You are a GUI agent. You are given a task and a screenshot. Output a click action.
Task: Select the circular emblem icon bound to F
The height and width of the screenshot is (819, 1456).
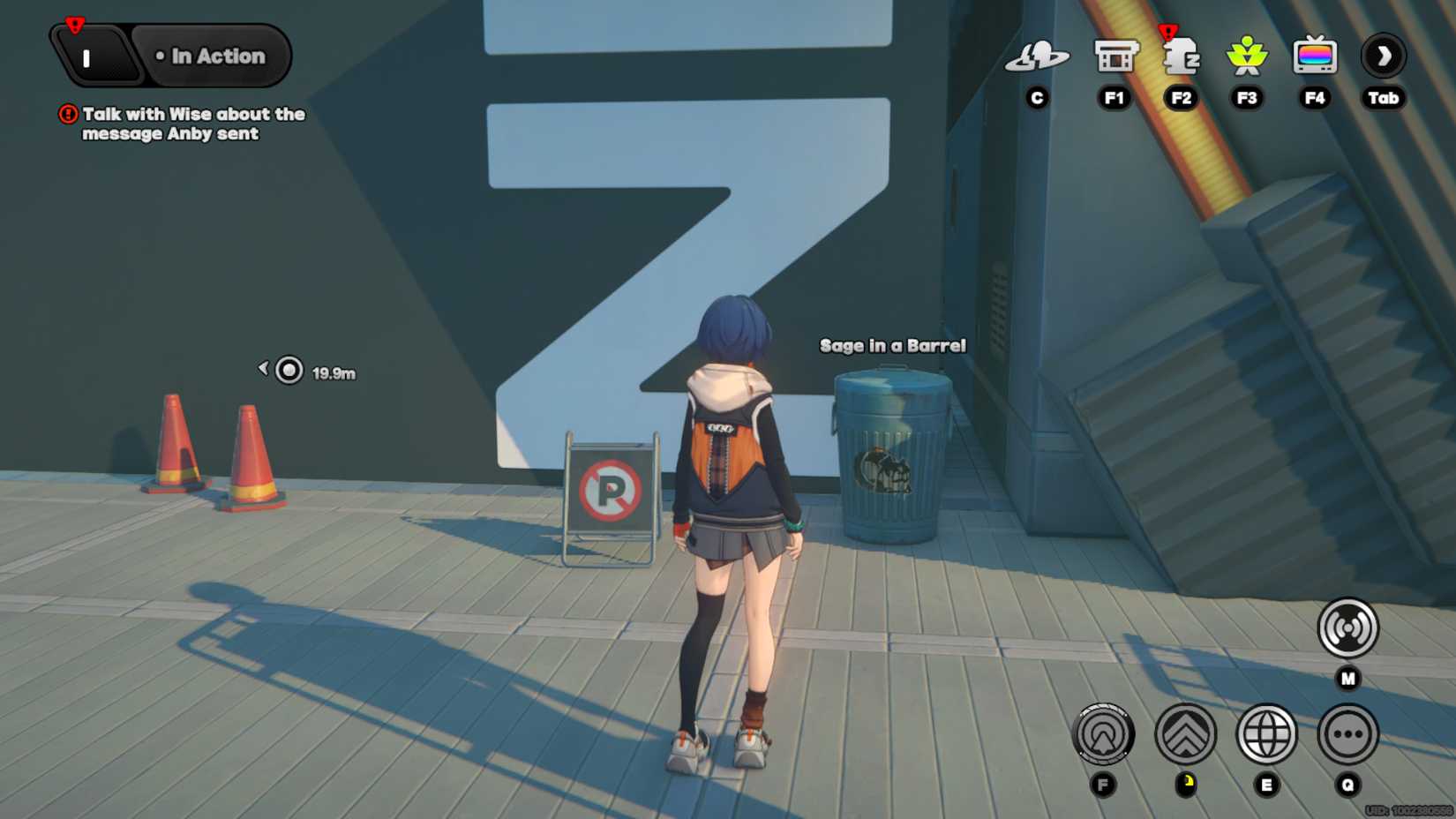(x=1105, y=733)
